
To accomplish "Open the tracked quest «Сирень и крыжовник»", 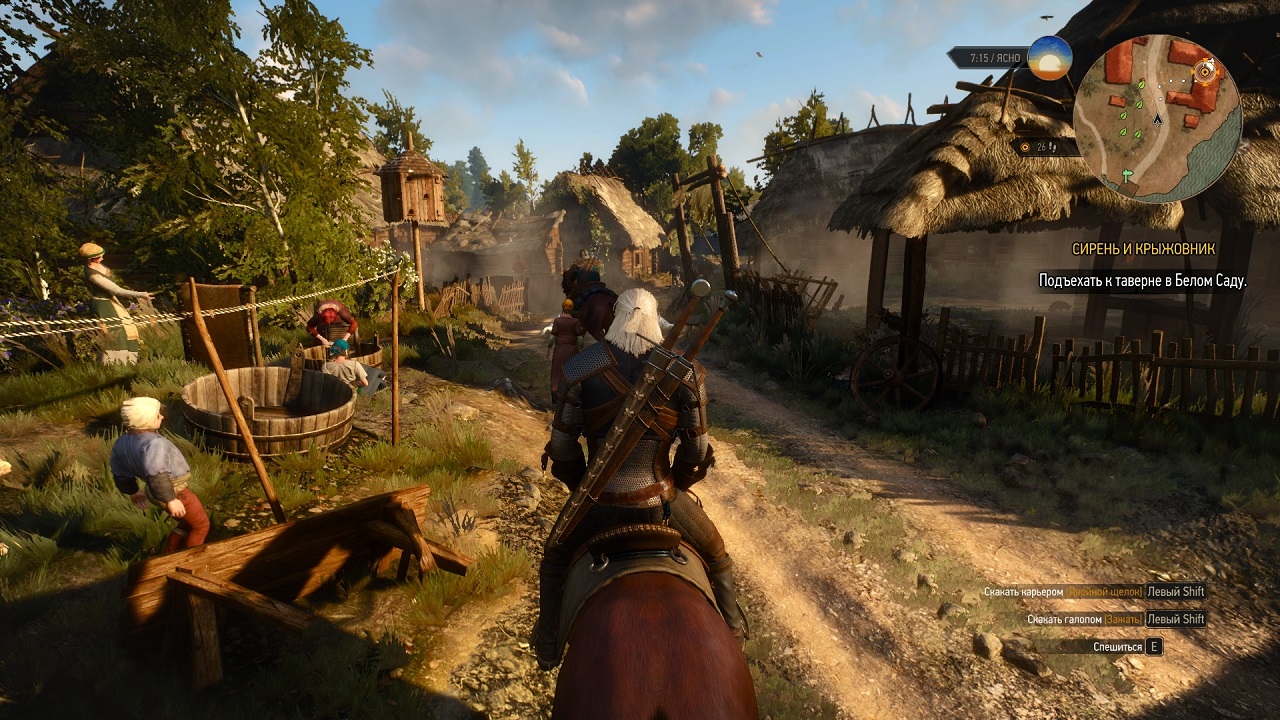I will click(1144, 249).
